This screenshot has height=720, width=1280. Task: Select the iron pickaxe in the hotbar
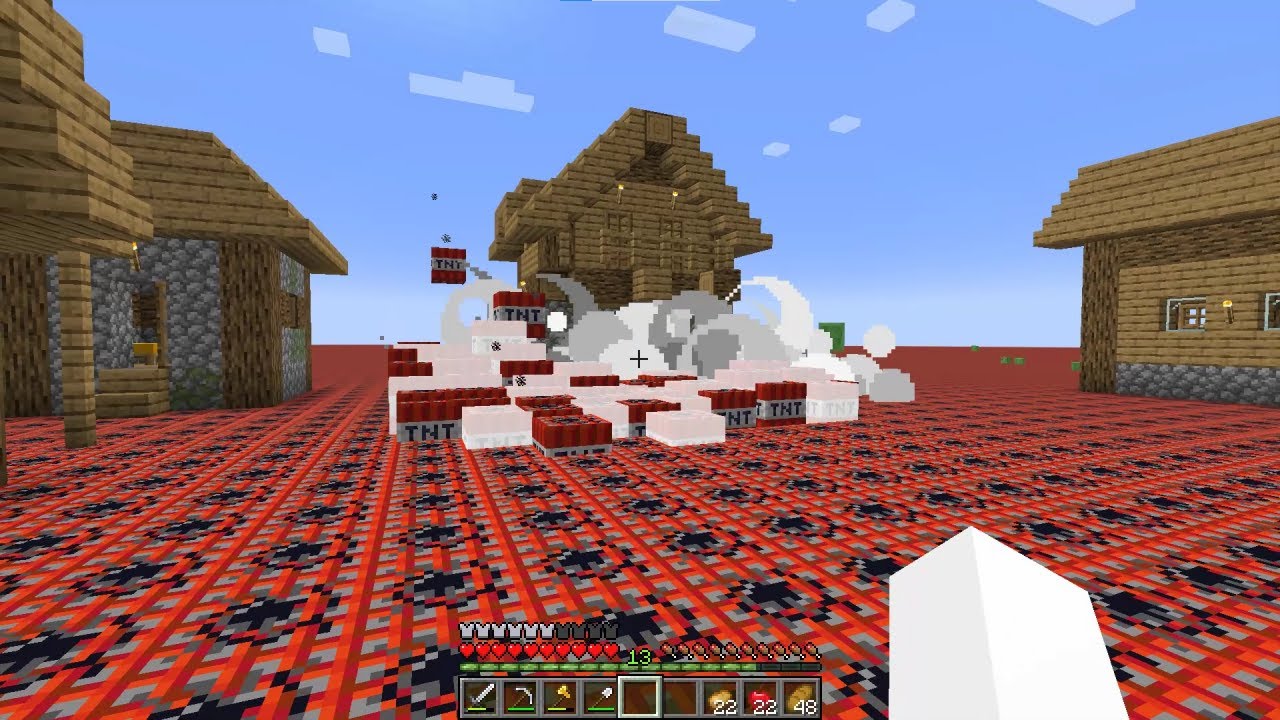point(523,693)
